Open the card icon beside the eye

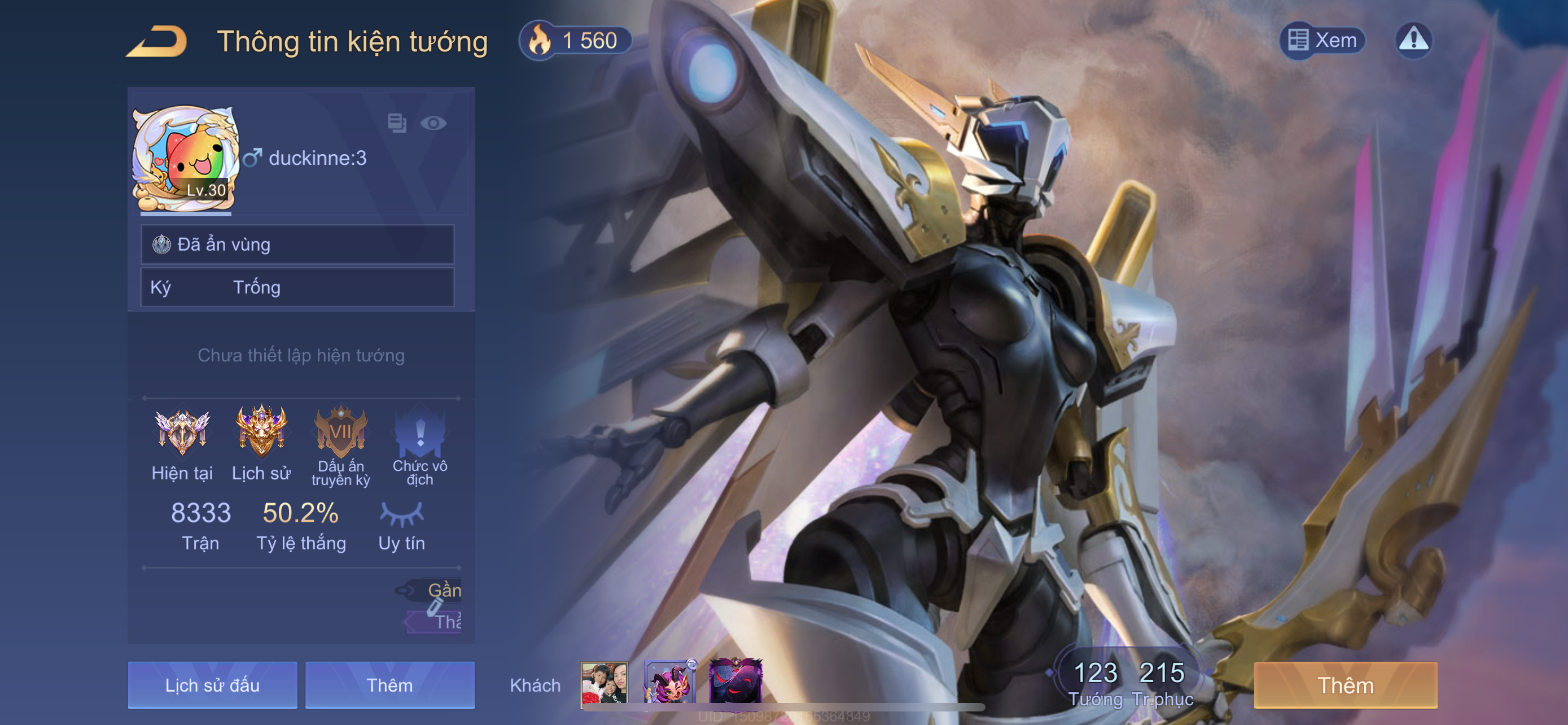397,123
